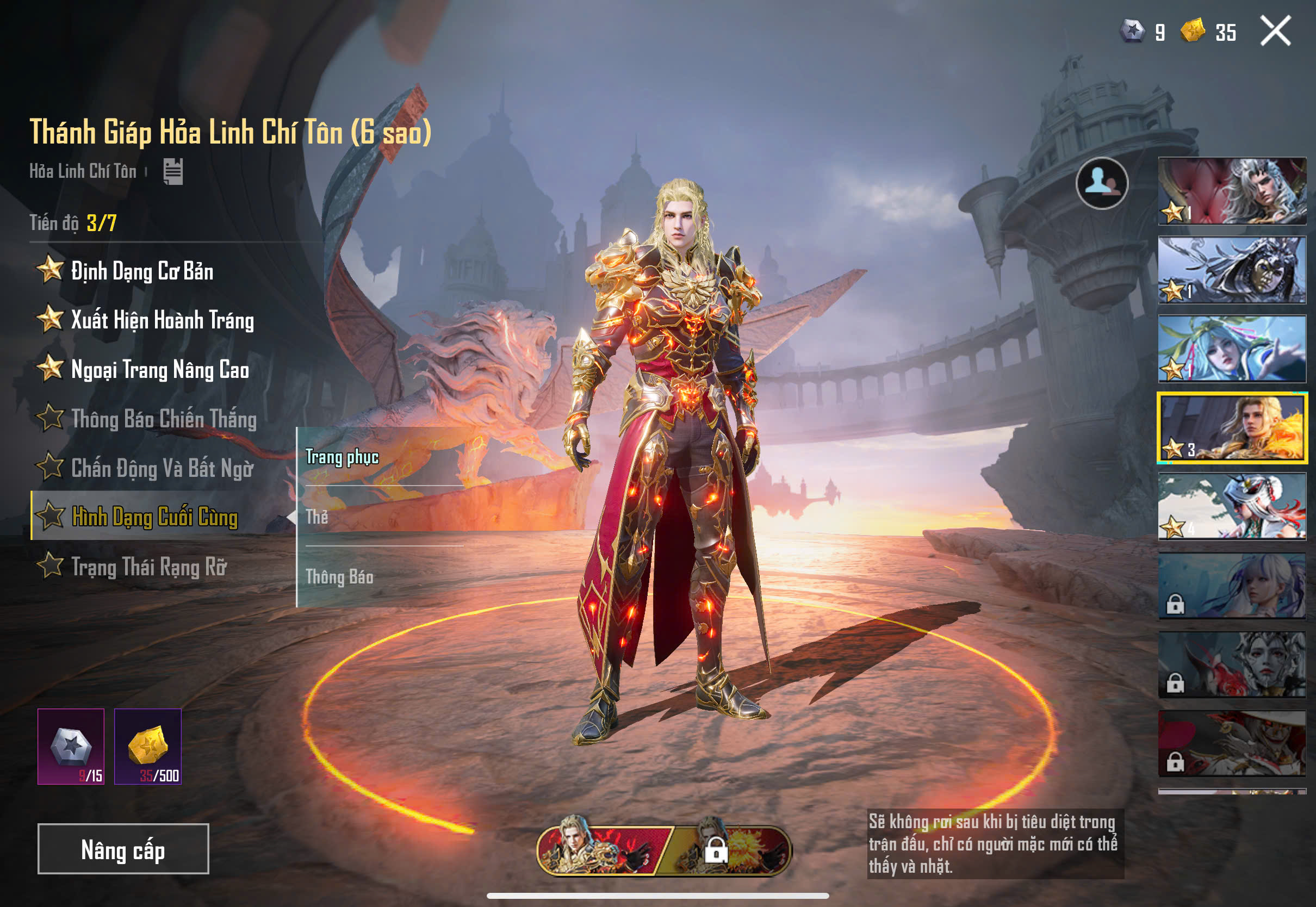The height and width of the screenshot is (907, 1316).
Task: Select the silver star material slot
Action: pos(71,746)
